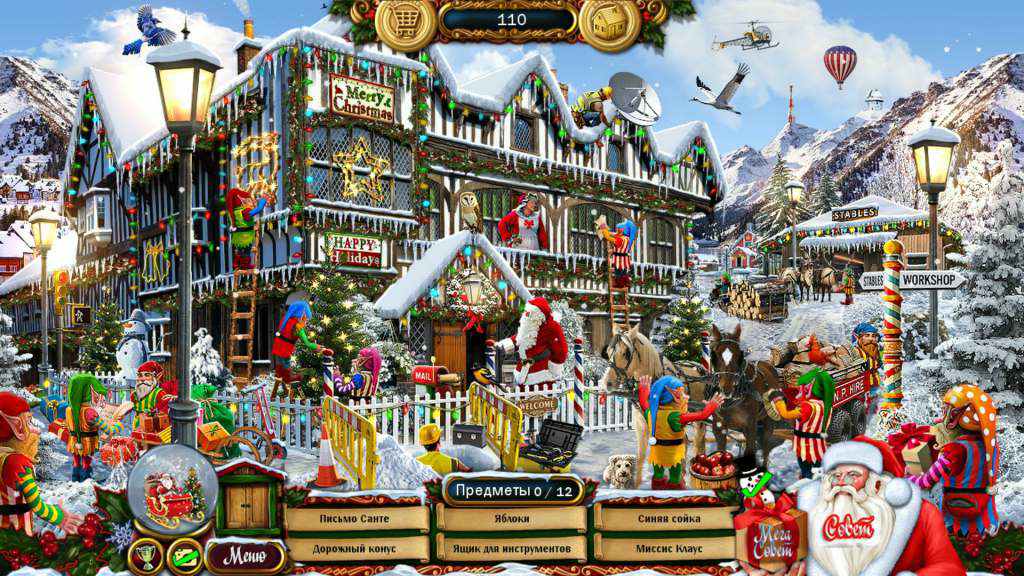Screen dimensions: 1024x576
Task: Click the gold house coin button
Action: click(x=608, y=23)
